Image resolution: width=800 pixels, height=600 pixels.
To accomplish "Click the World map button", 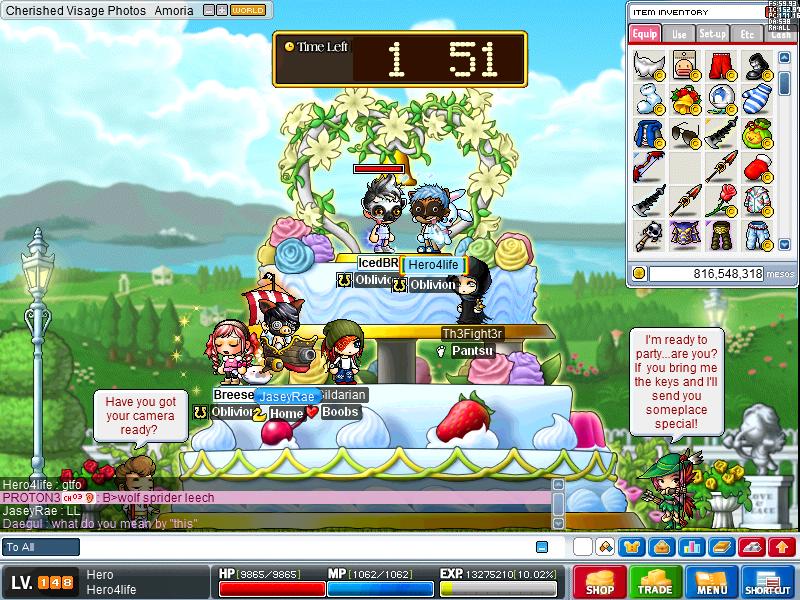I will [248, 10].
